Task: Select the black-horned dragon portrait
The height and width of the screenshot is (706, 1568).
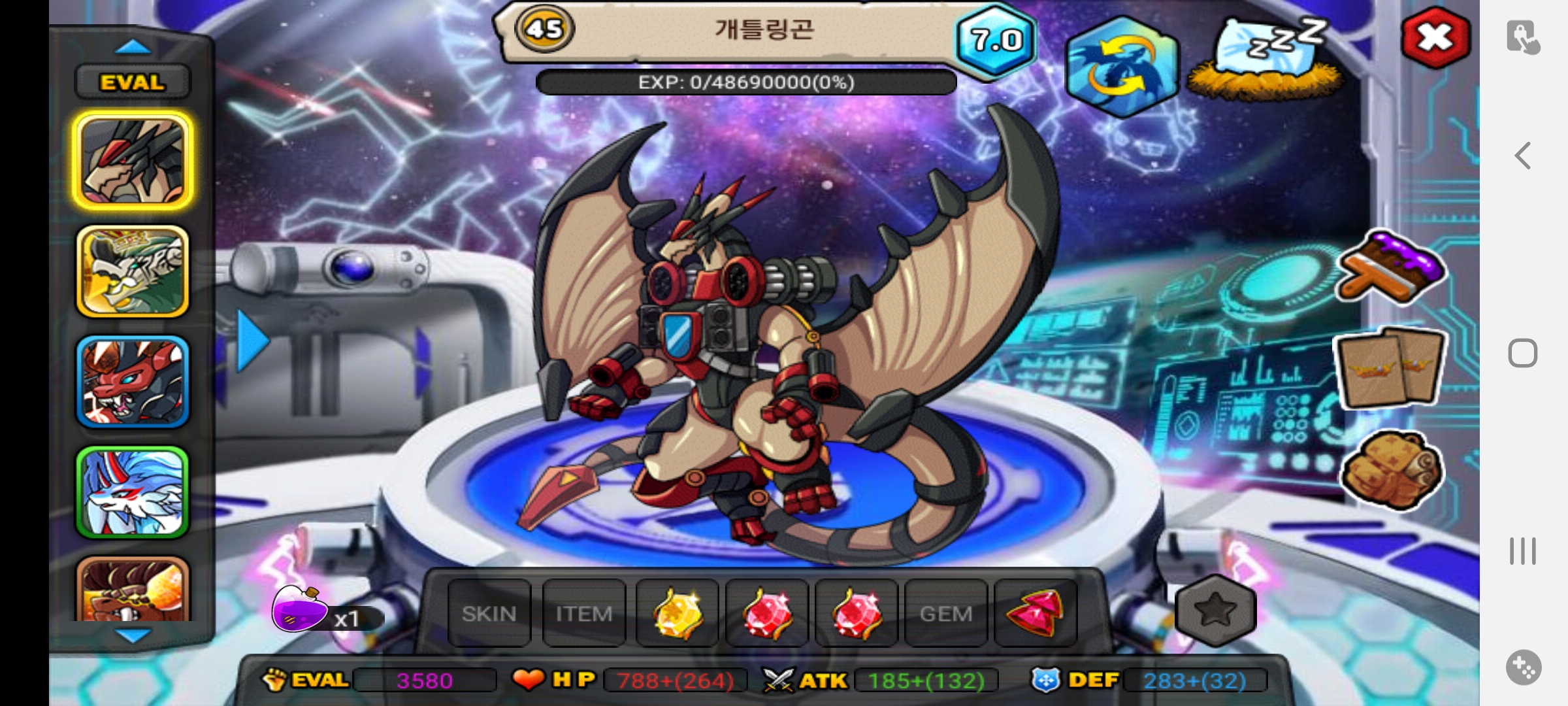Action: [133, 161]
